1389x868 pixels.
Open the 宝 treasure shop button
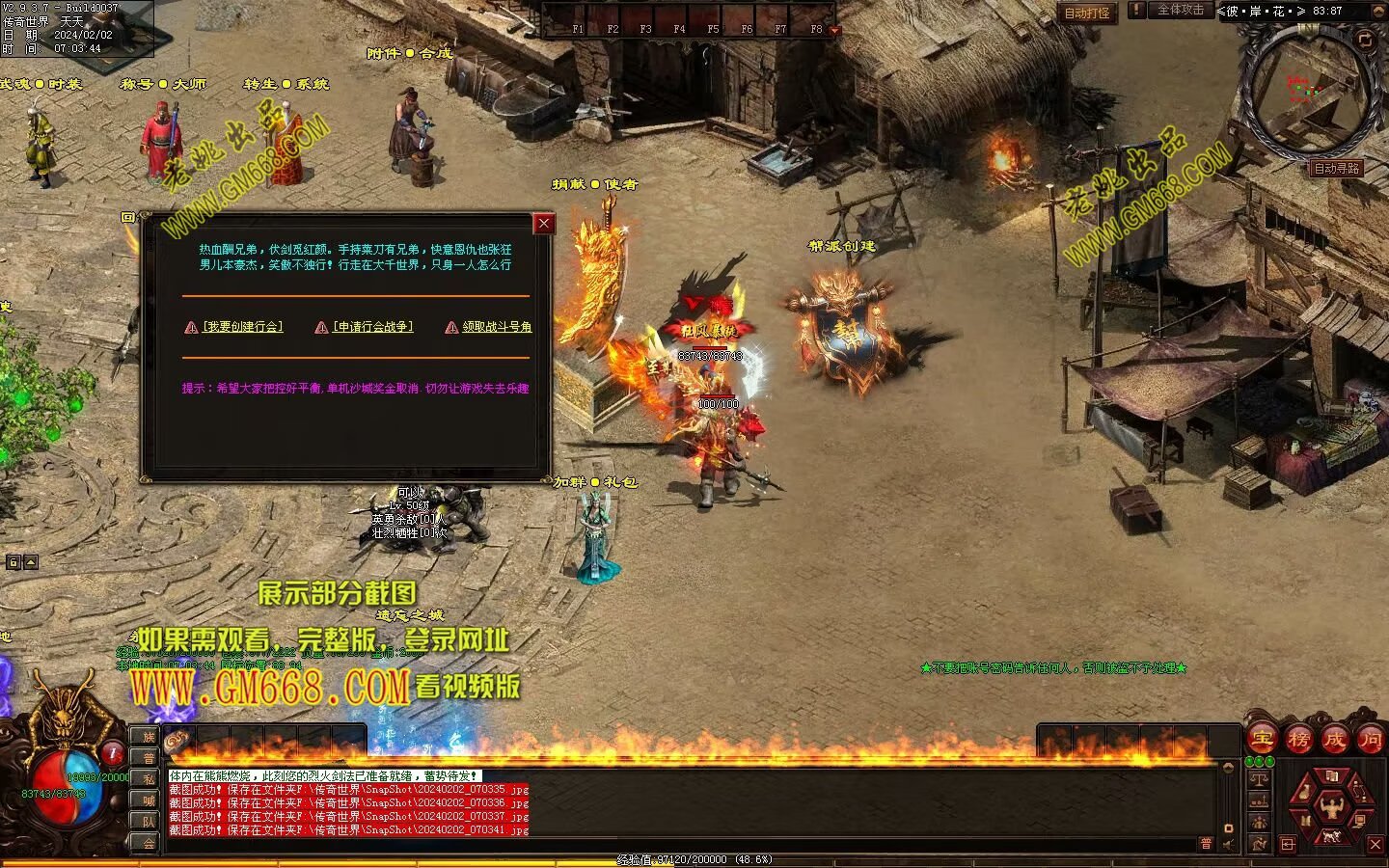tap(1263, 740)
